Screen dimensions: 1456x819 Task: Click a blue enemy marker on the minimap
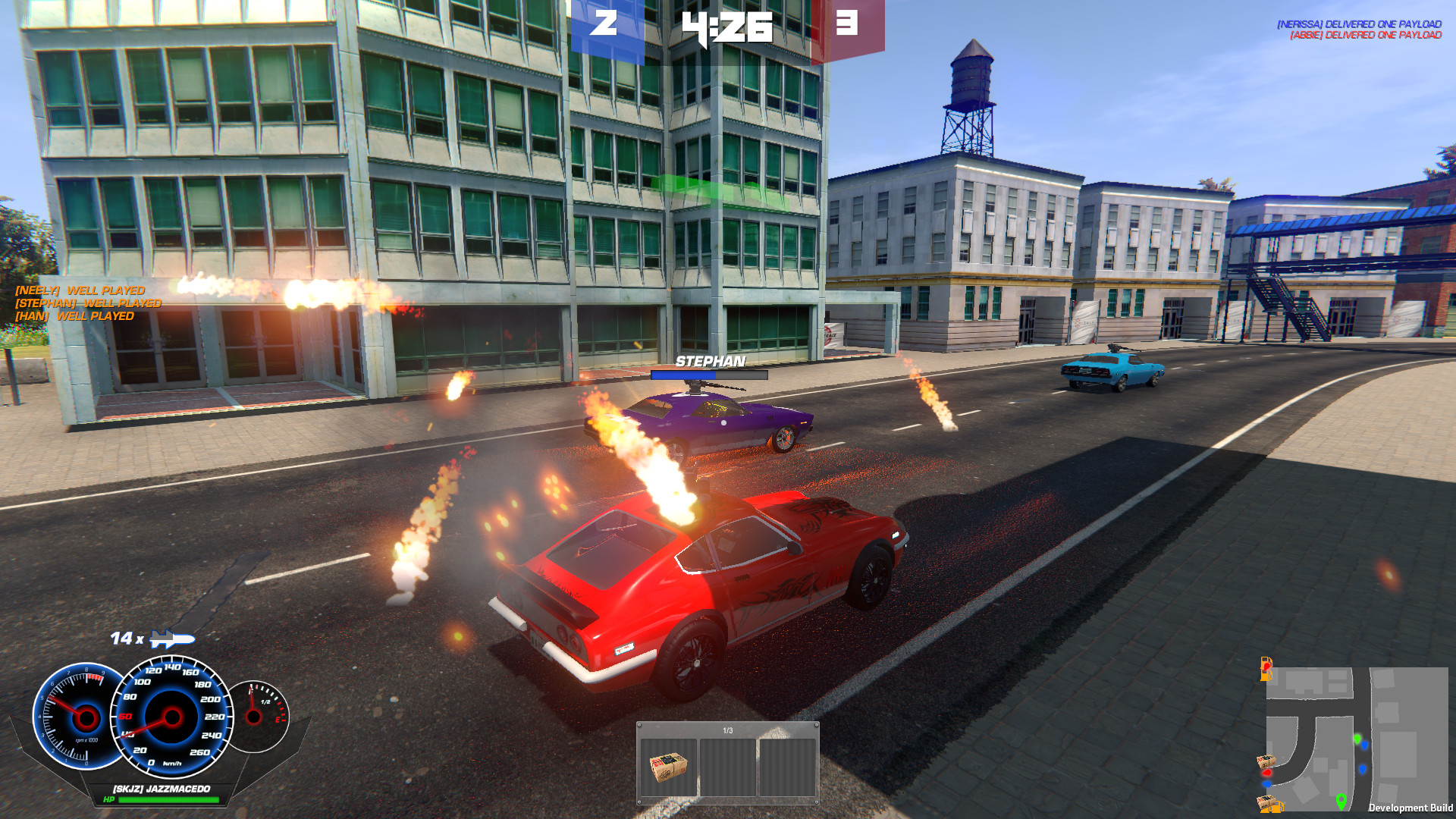click(x=1365, y=745)
